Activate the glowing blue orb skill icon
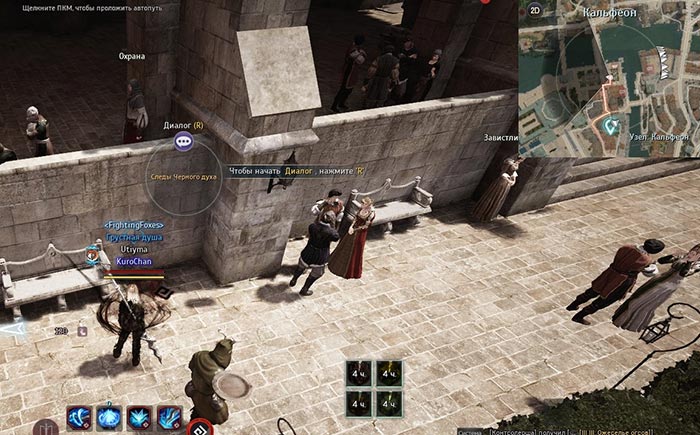The height and width of the screenshot is (435, 700). 109,418
